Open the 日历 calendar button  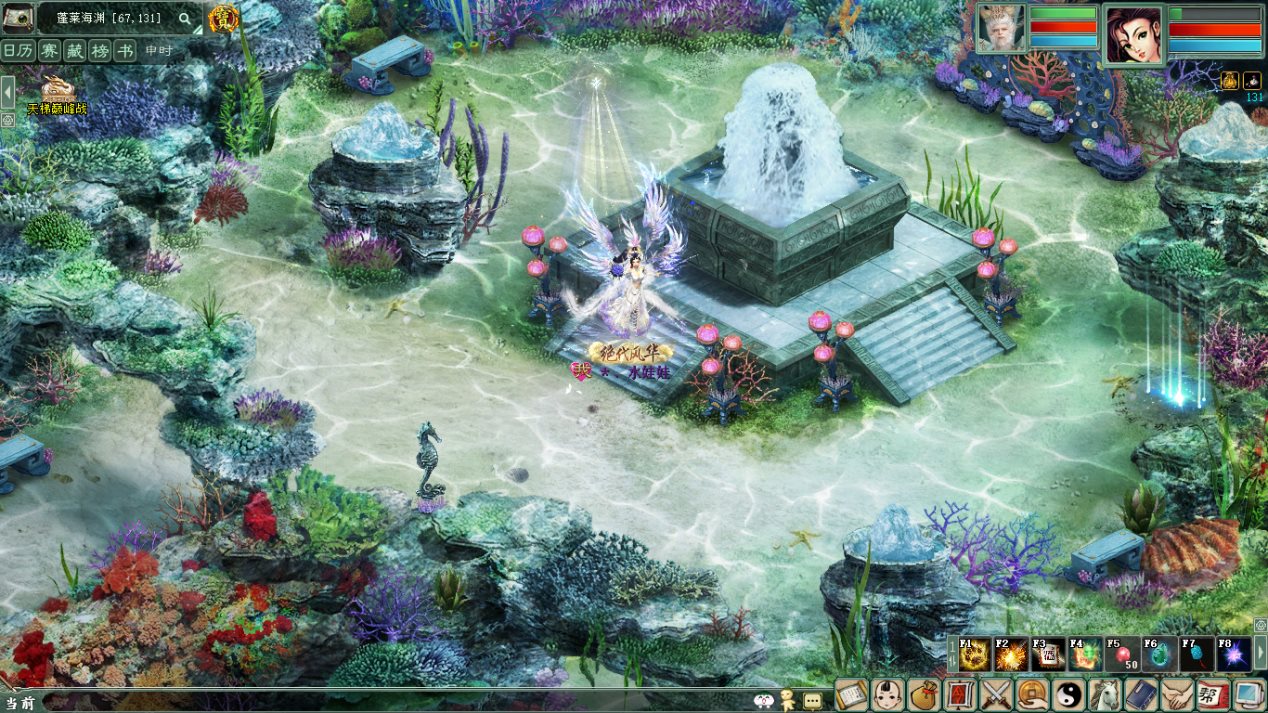[17, 51]
